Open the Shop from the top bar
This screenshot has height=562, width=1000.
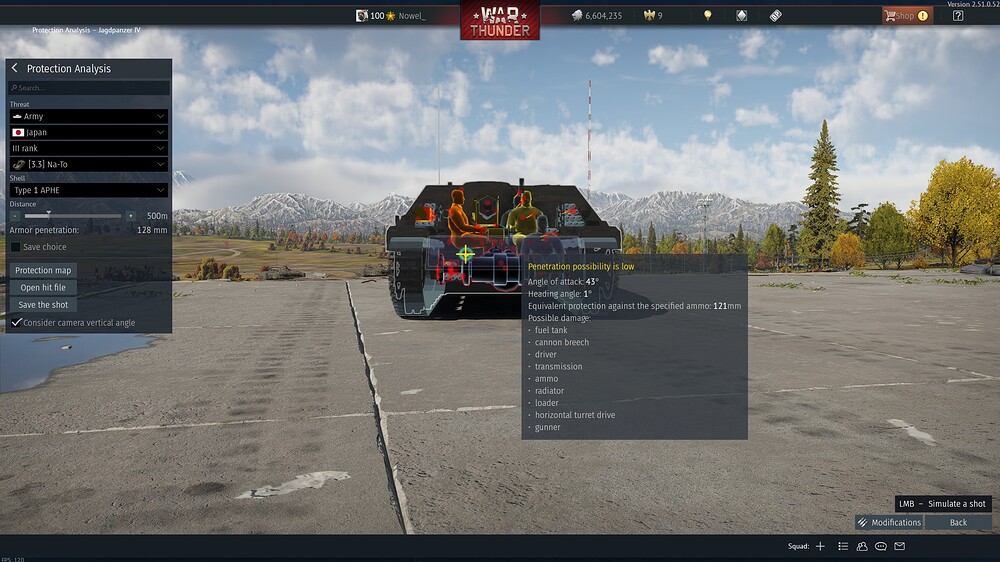point(905,16)
